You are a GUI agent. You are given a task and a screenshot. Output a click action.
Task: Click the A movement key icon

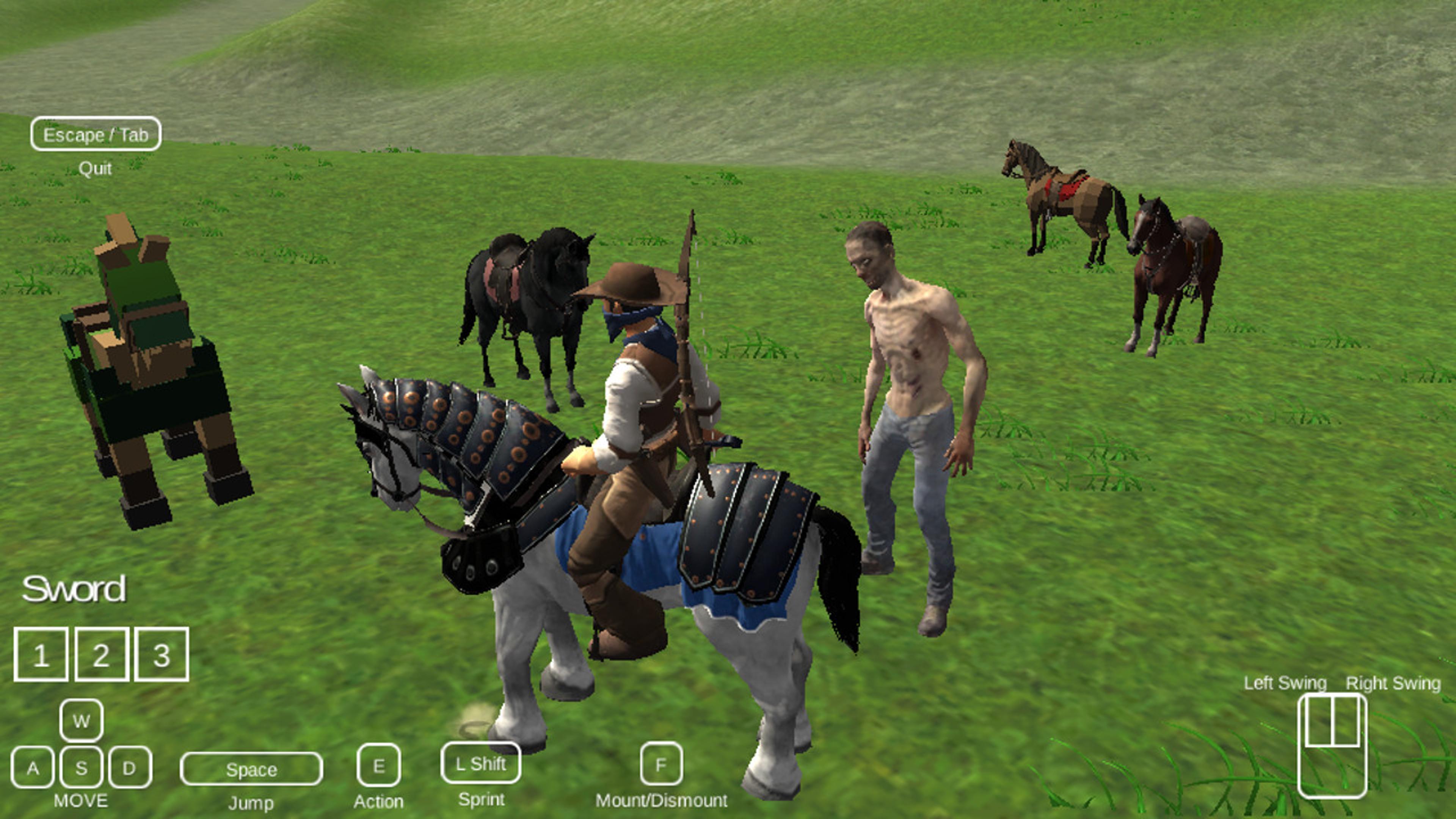tap(34, 767)
